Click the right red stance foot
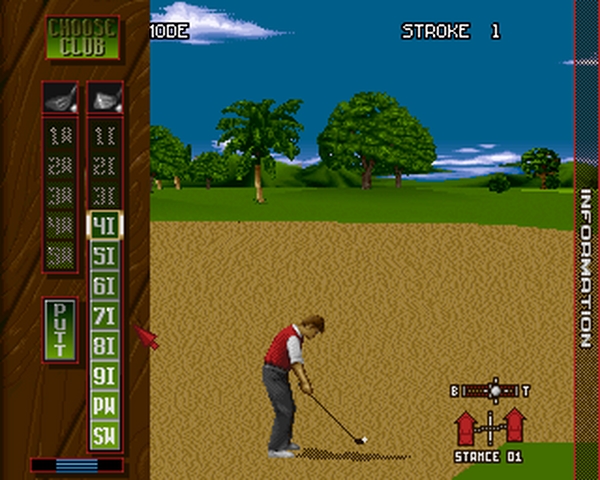This screenshot has height=480, width=600. (x=515, y=425)
